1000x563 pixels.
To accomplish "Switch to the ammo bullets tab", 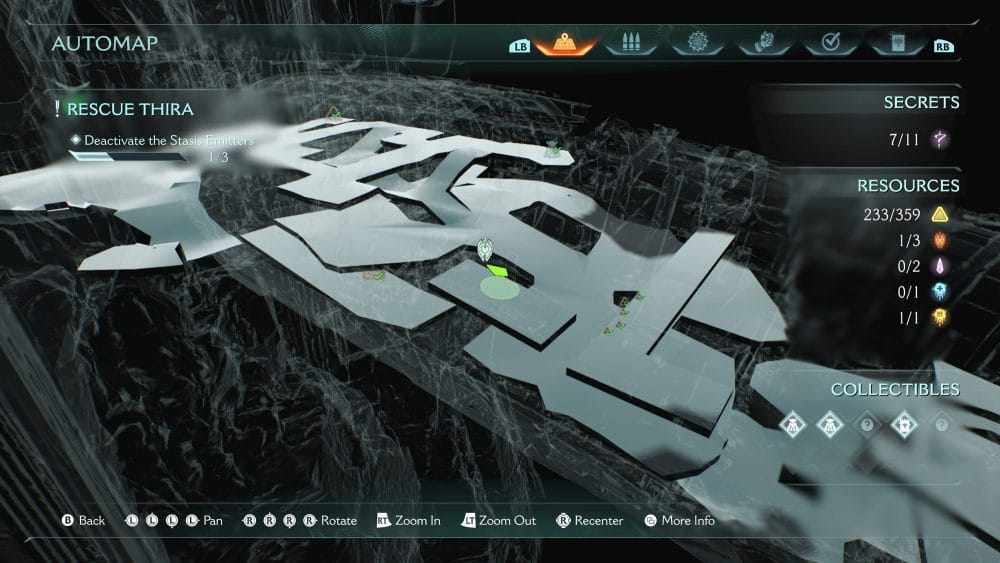I will 629,44.
